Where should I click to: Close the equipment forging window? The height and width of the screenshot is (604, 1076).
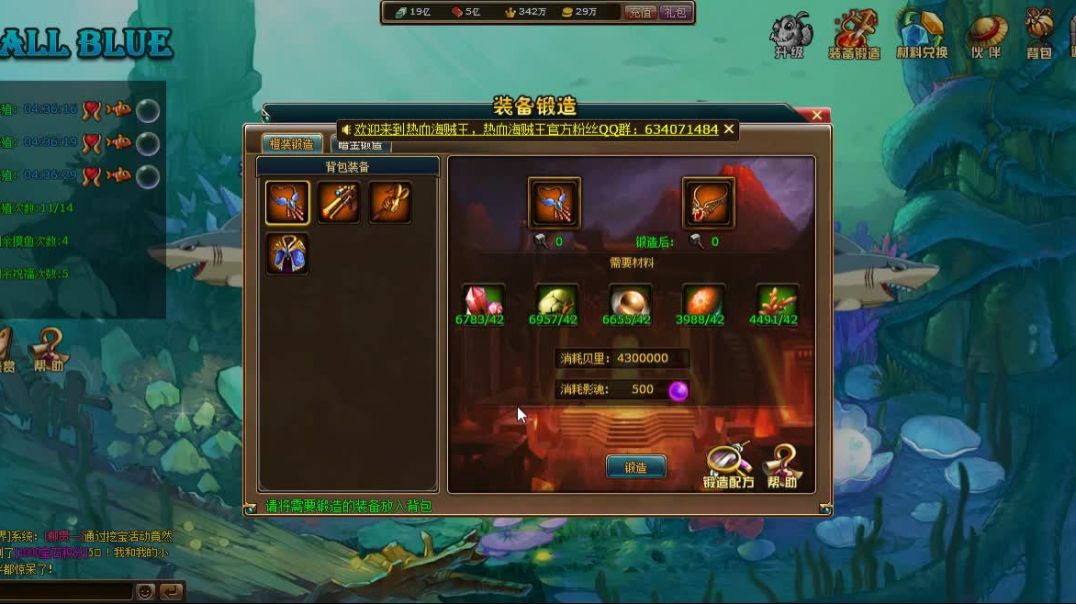coord(817,115)
